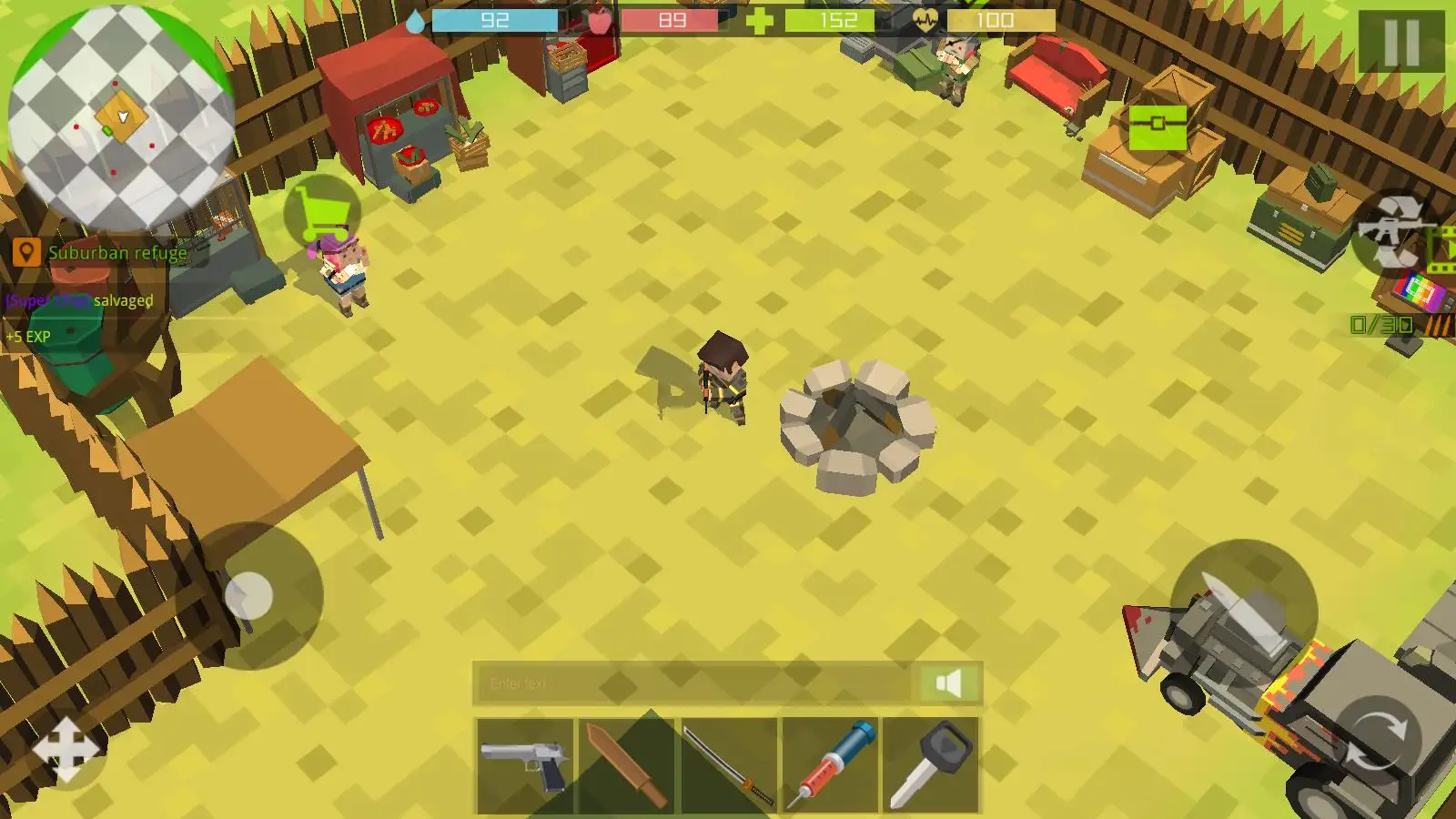The image size is (1456, 819).
Task: Toggle the speaker button beside chat
Action: coord(948,683)
